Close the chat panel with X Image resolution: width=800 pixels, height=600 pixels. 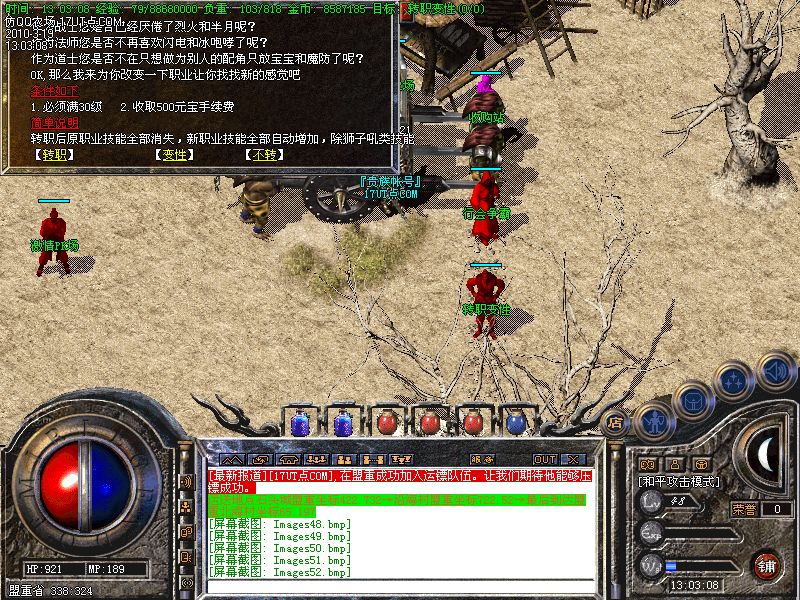573,459
